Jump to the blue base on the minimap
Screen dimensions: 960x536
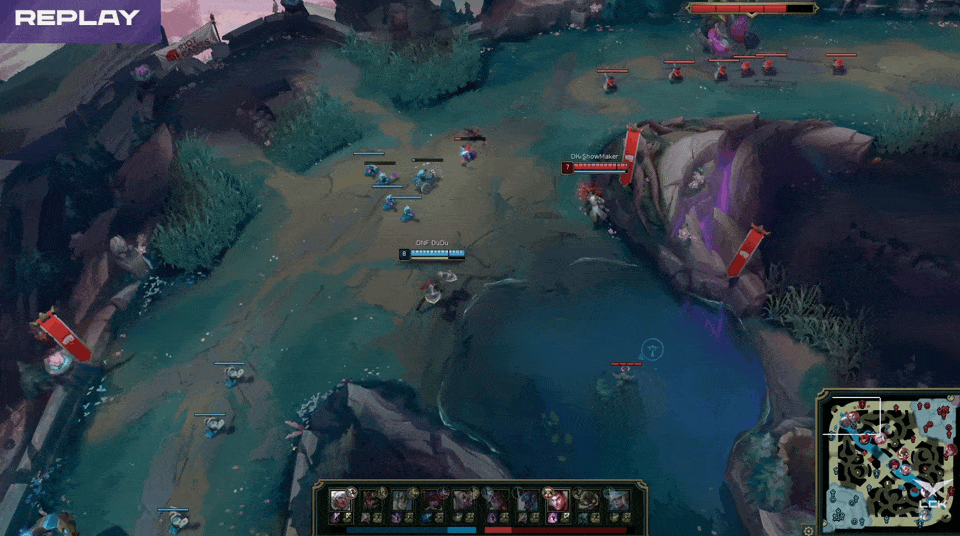(835, 516)
